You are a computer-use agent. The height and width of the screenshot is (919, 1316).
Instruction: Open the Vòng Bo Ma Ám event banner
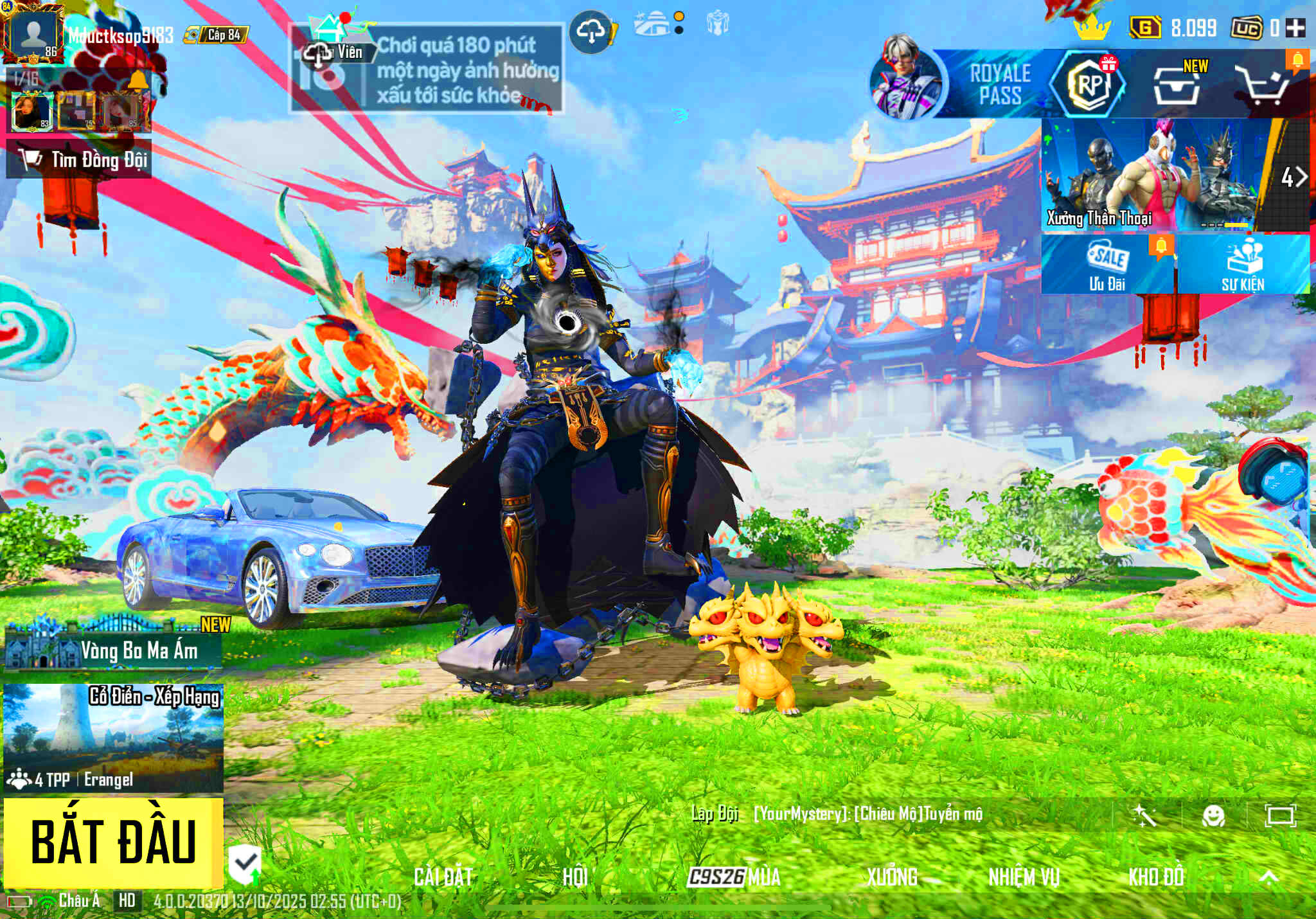click(113, 649)
